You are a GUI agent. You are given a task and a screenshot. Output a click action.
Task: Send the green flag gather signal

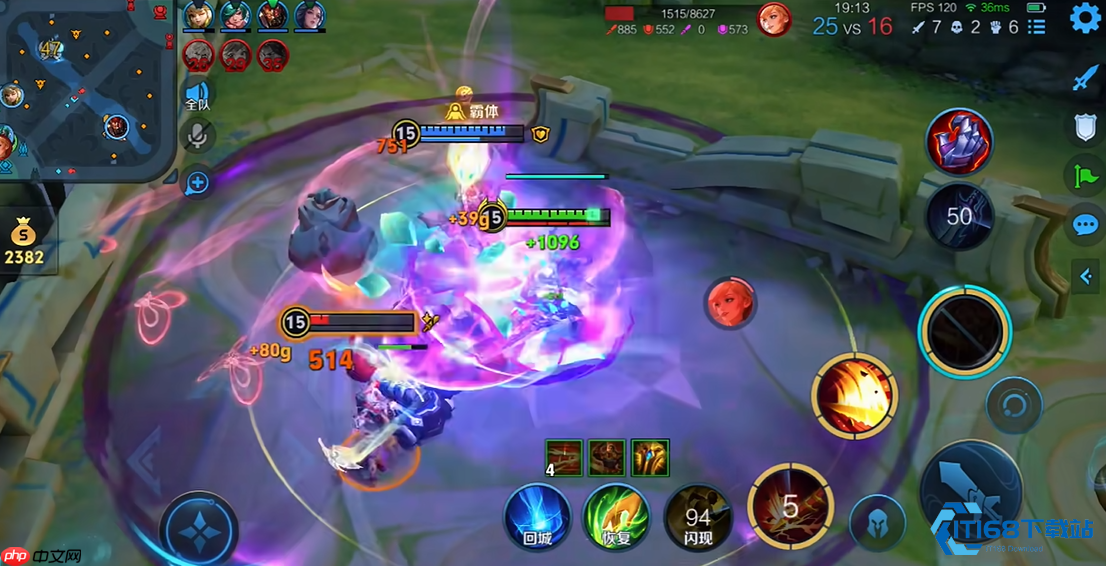click(x=1085, y=175)
